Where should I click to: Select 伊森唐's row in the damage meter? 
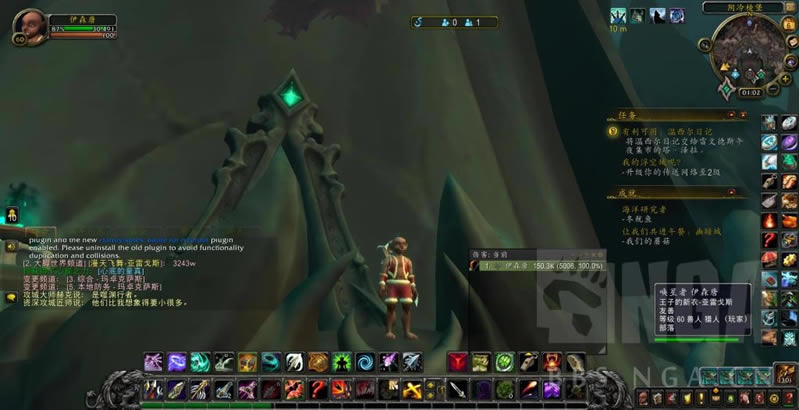click(x=540, y=267)
